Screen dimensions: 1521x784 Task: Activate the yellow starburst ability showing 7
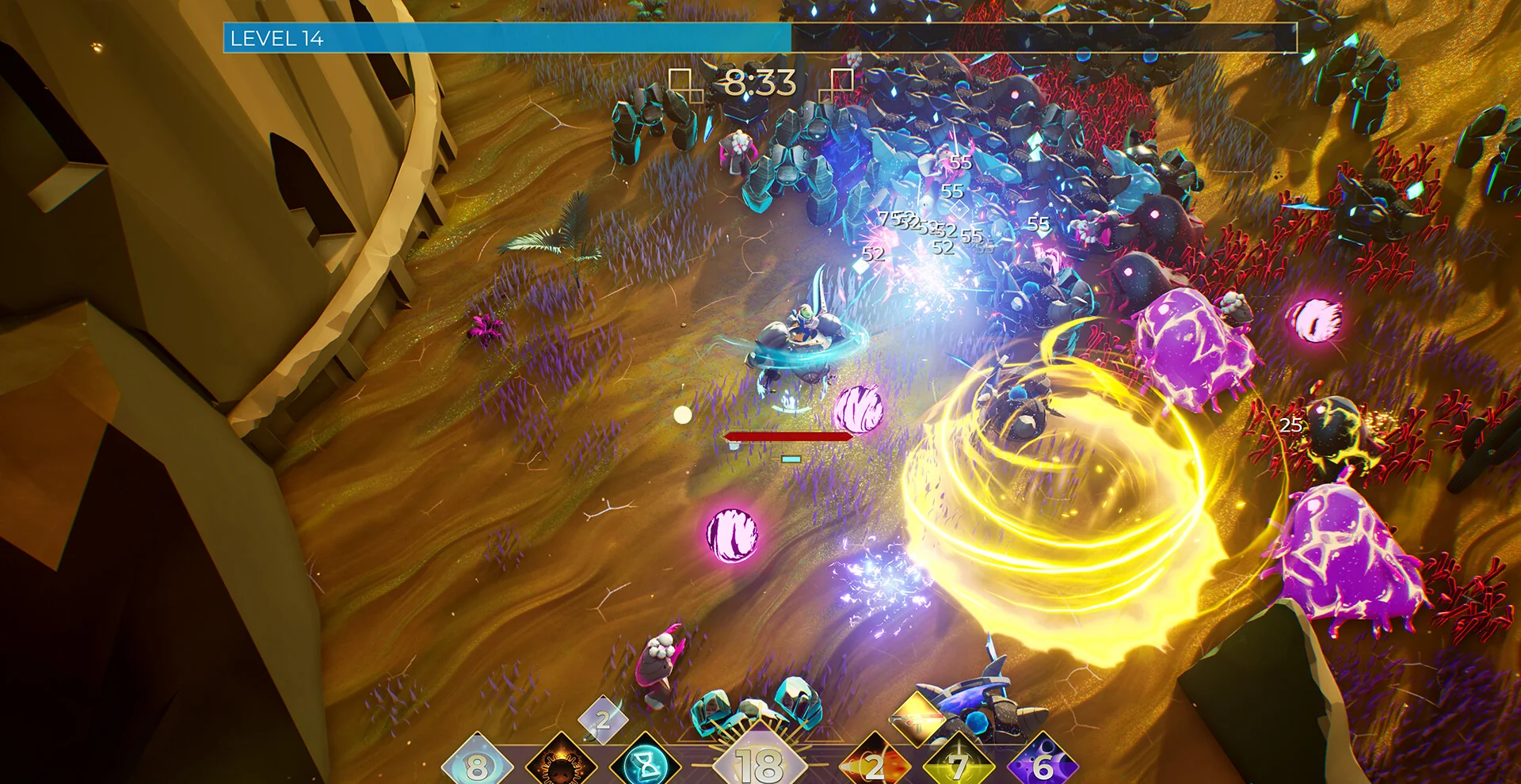959,766
